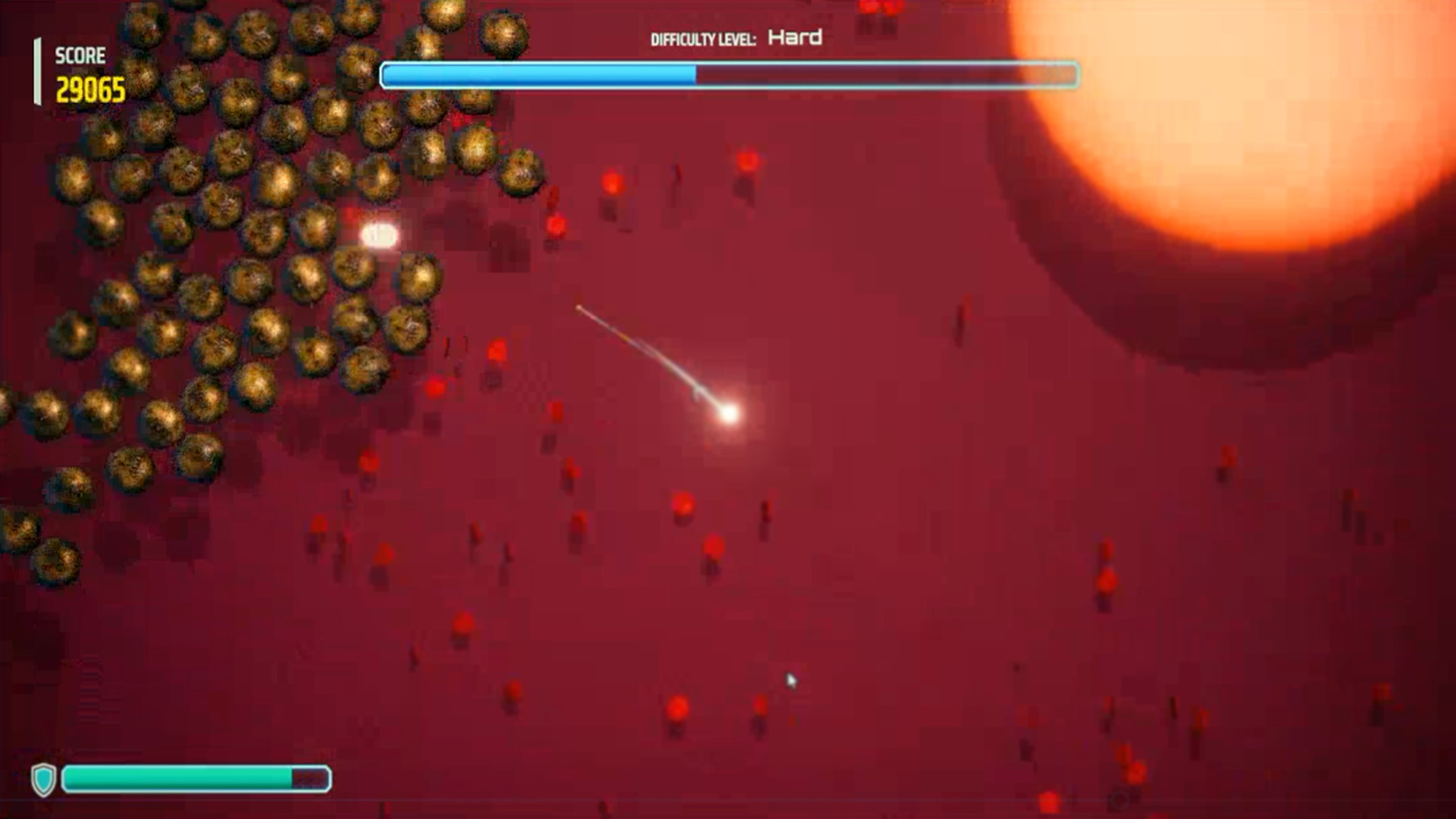This screenshot has width=1456, height=819.
Task: Click the filled portion of the blue progress bar
Action: coord(538,75)
